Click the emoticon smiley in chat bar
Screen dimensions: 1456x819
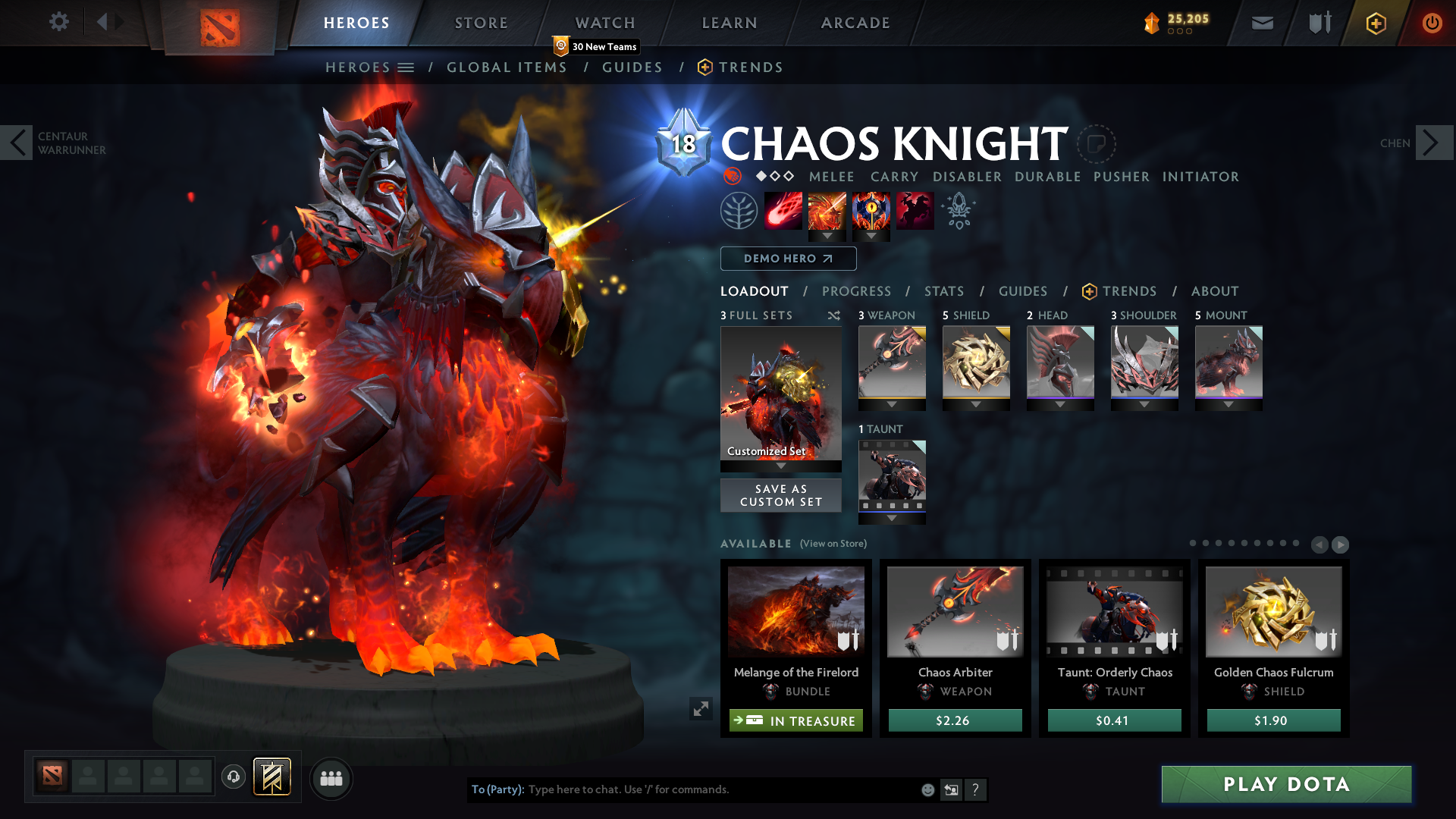coord(928,789)
